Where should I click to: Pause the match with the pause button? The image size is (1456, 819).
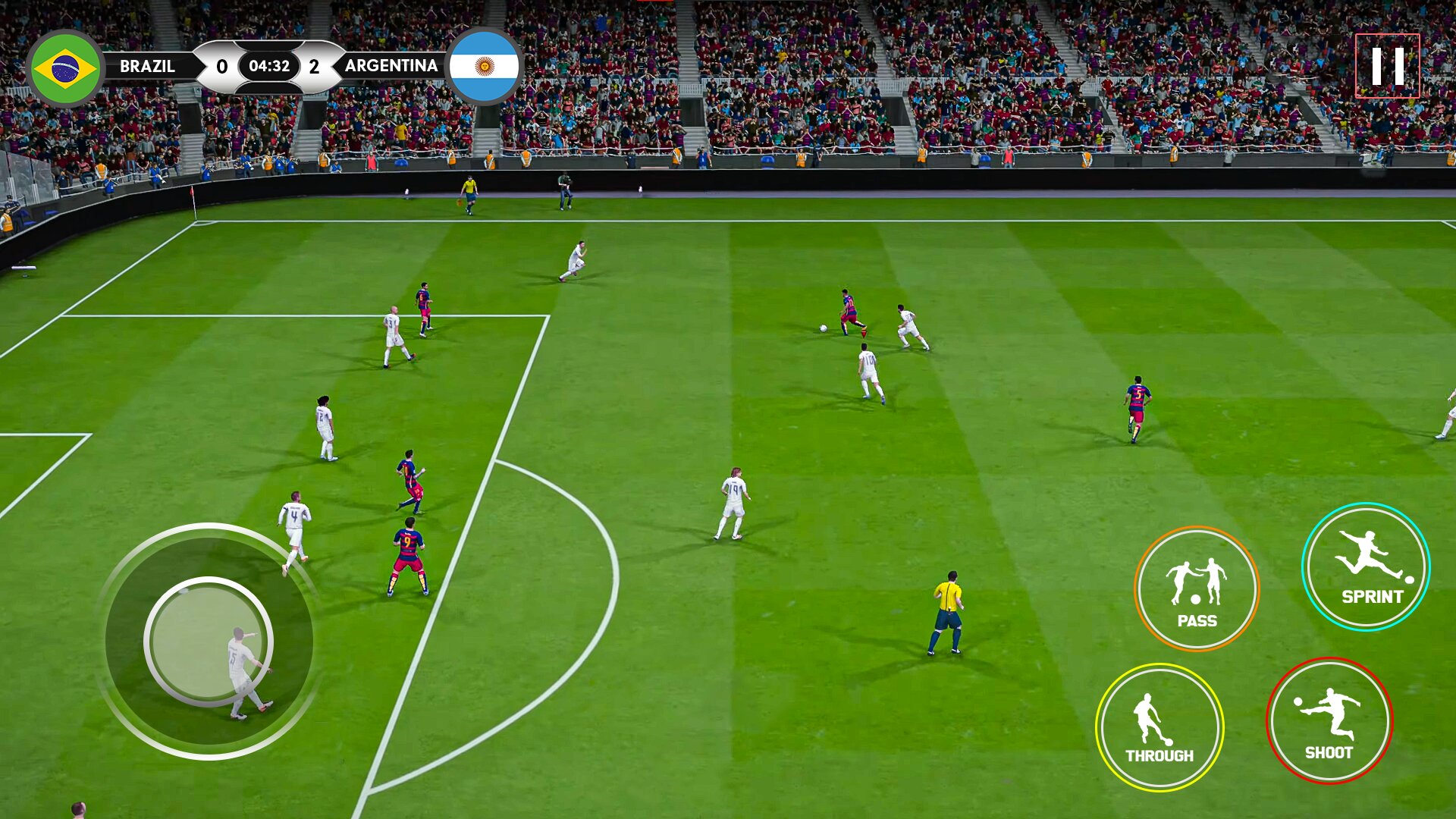point(1387,66)
